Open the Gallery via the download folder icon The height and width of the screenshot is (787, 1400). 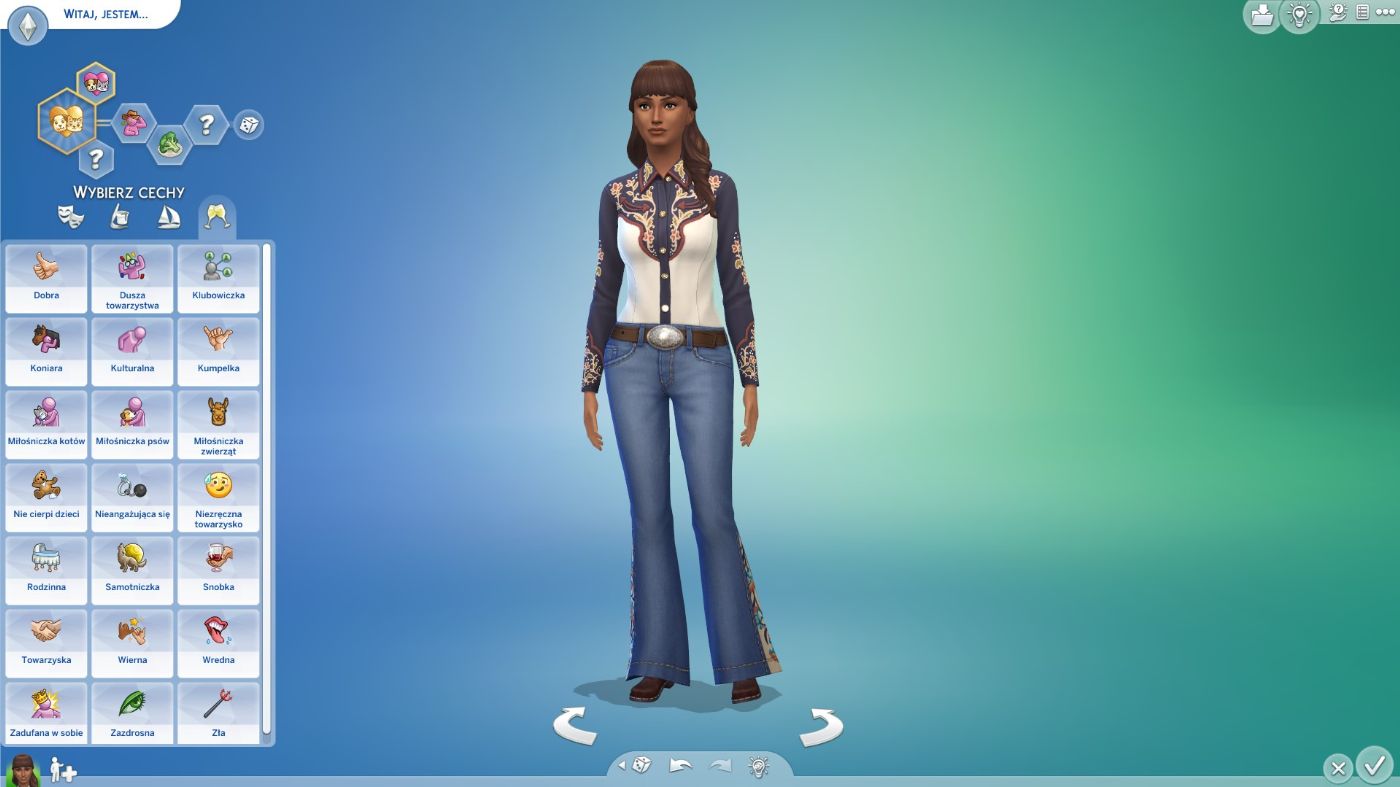pos(1262,15)
